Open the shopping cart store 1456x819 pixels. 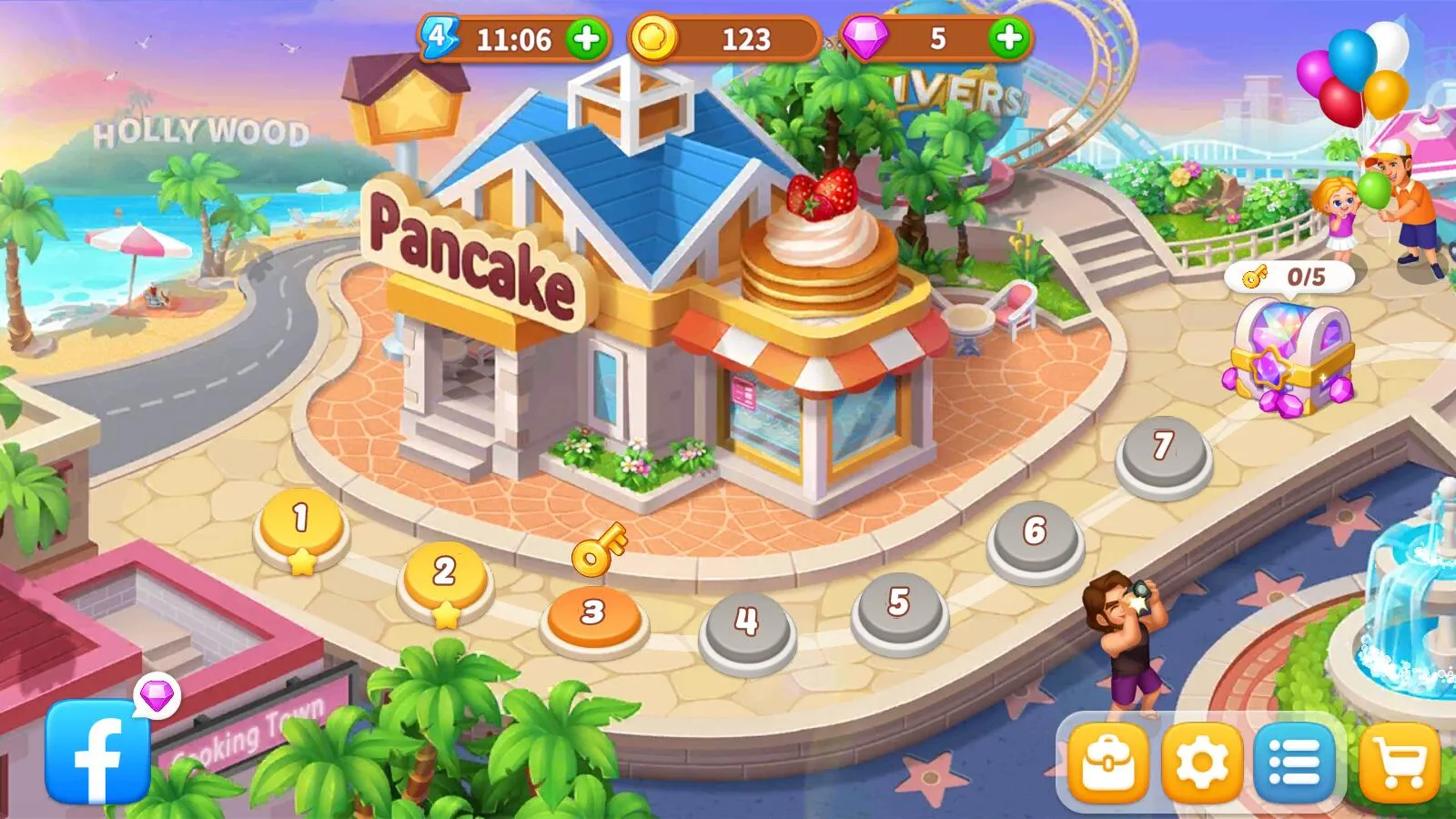point(1399,763)
